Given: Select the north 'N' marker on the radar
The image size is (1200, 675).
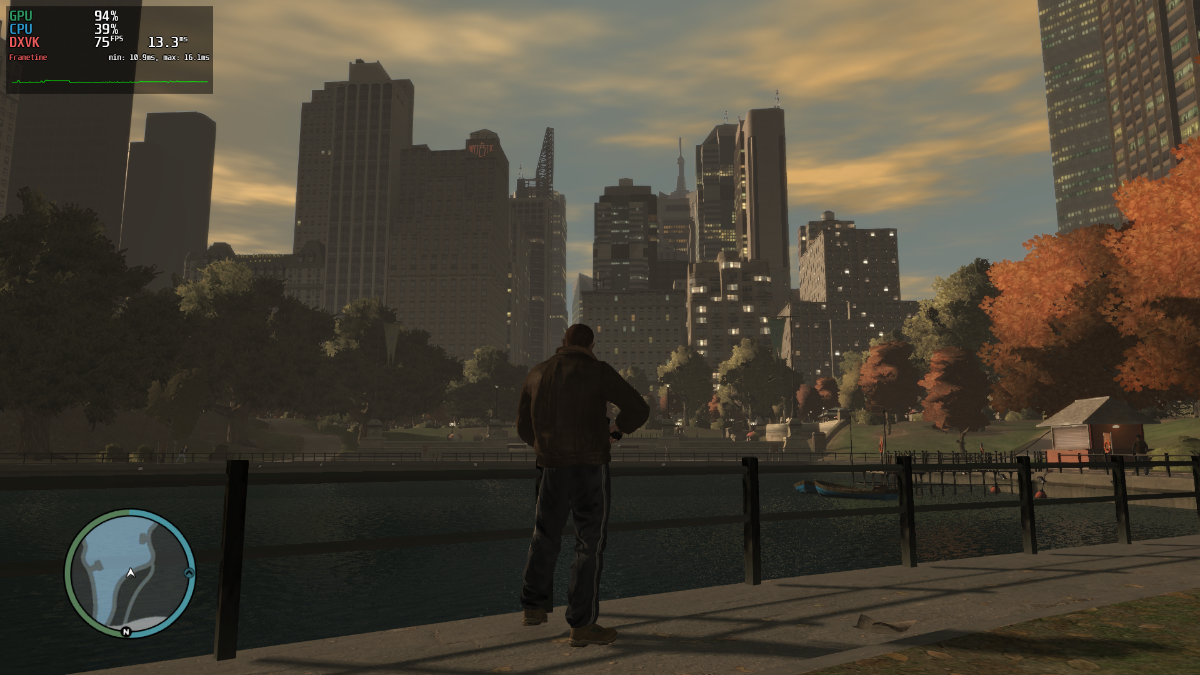Looking at the screenshot, I should 126,631.
